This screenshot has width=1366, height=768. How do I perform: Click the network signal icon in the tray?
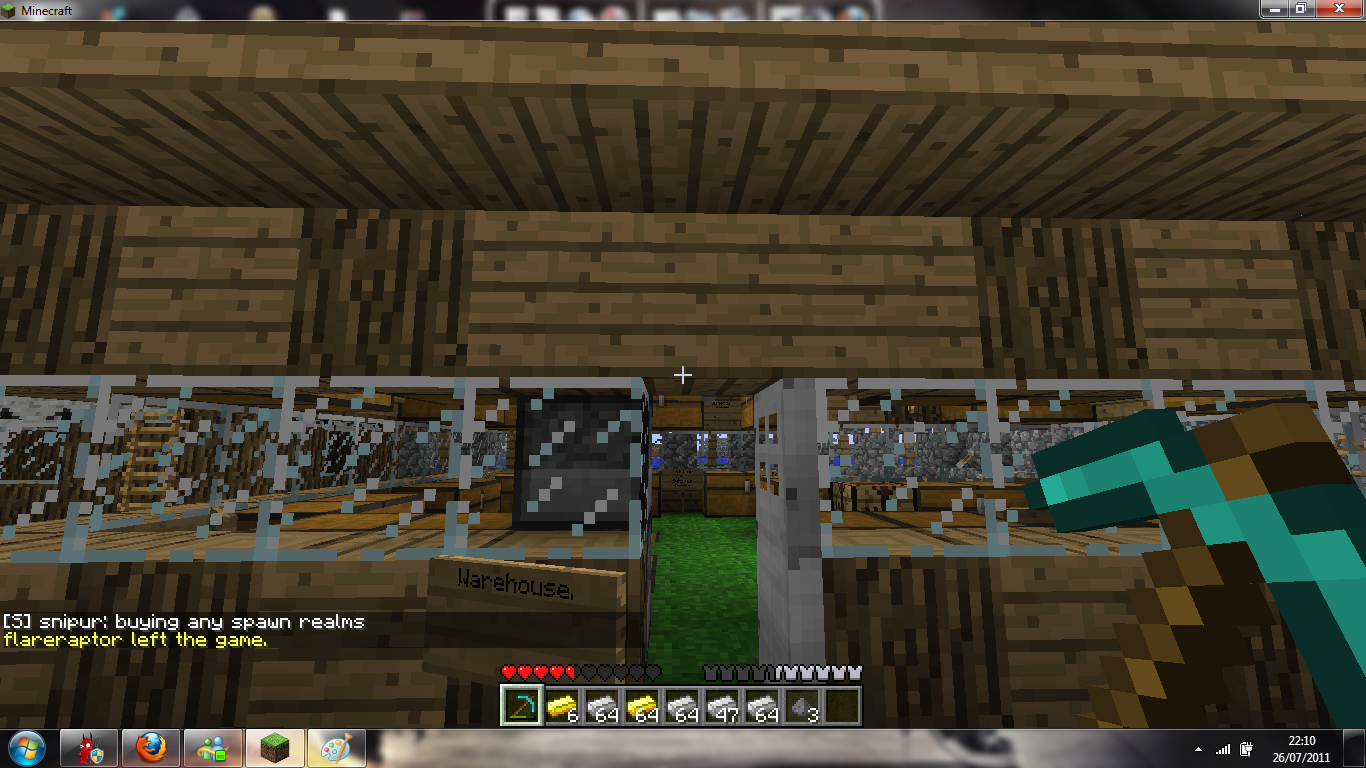1222,751
